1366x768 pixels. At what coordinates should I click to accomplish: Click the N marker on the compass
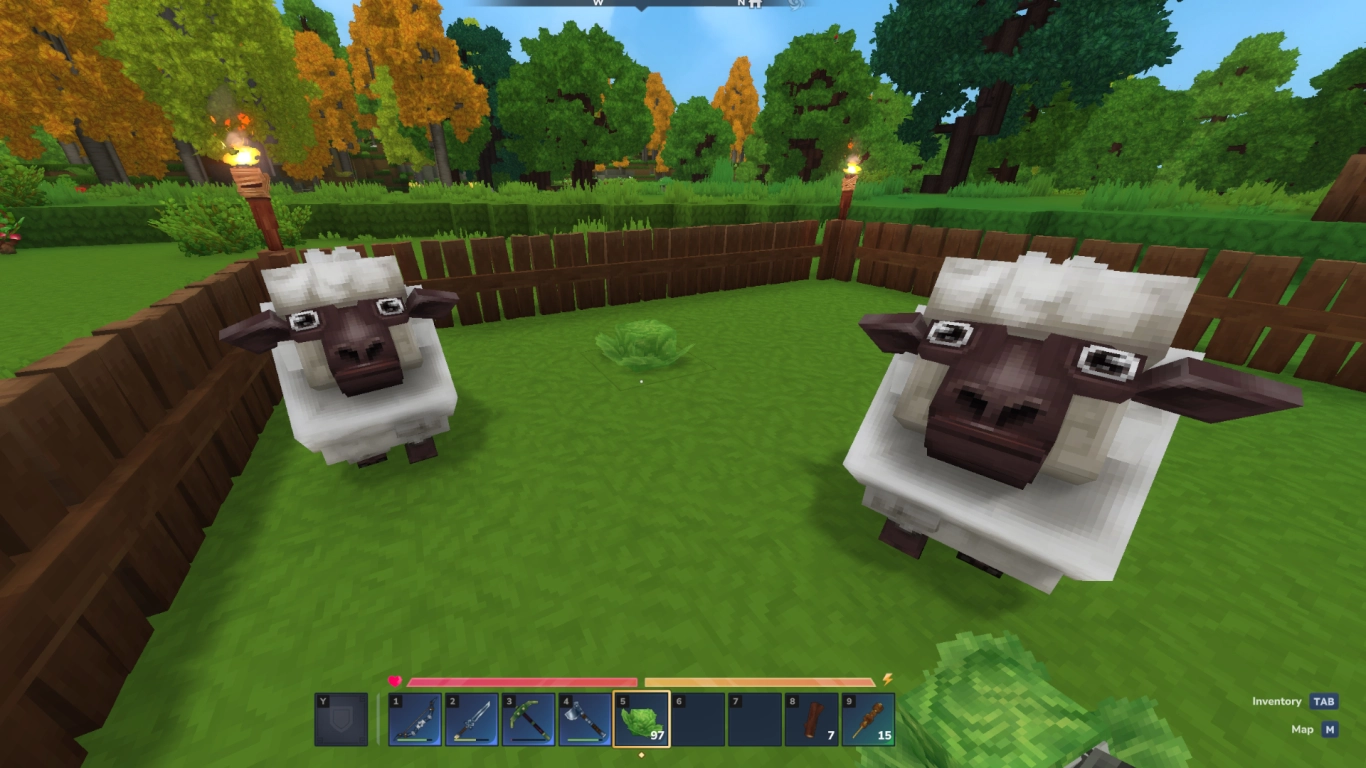(x=740, y=5)
